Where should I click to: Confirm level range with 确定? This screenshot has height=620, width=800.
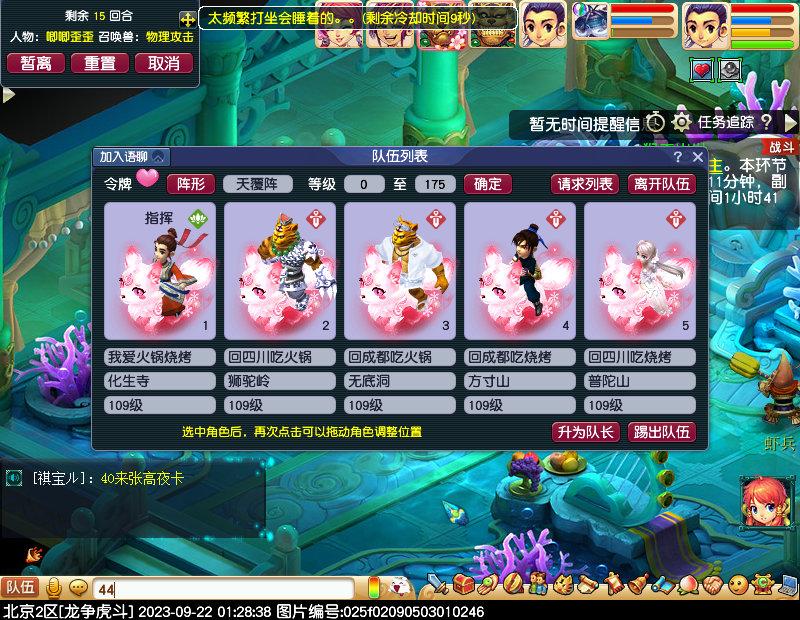point(488,184)
